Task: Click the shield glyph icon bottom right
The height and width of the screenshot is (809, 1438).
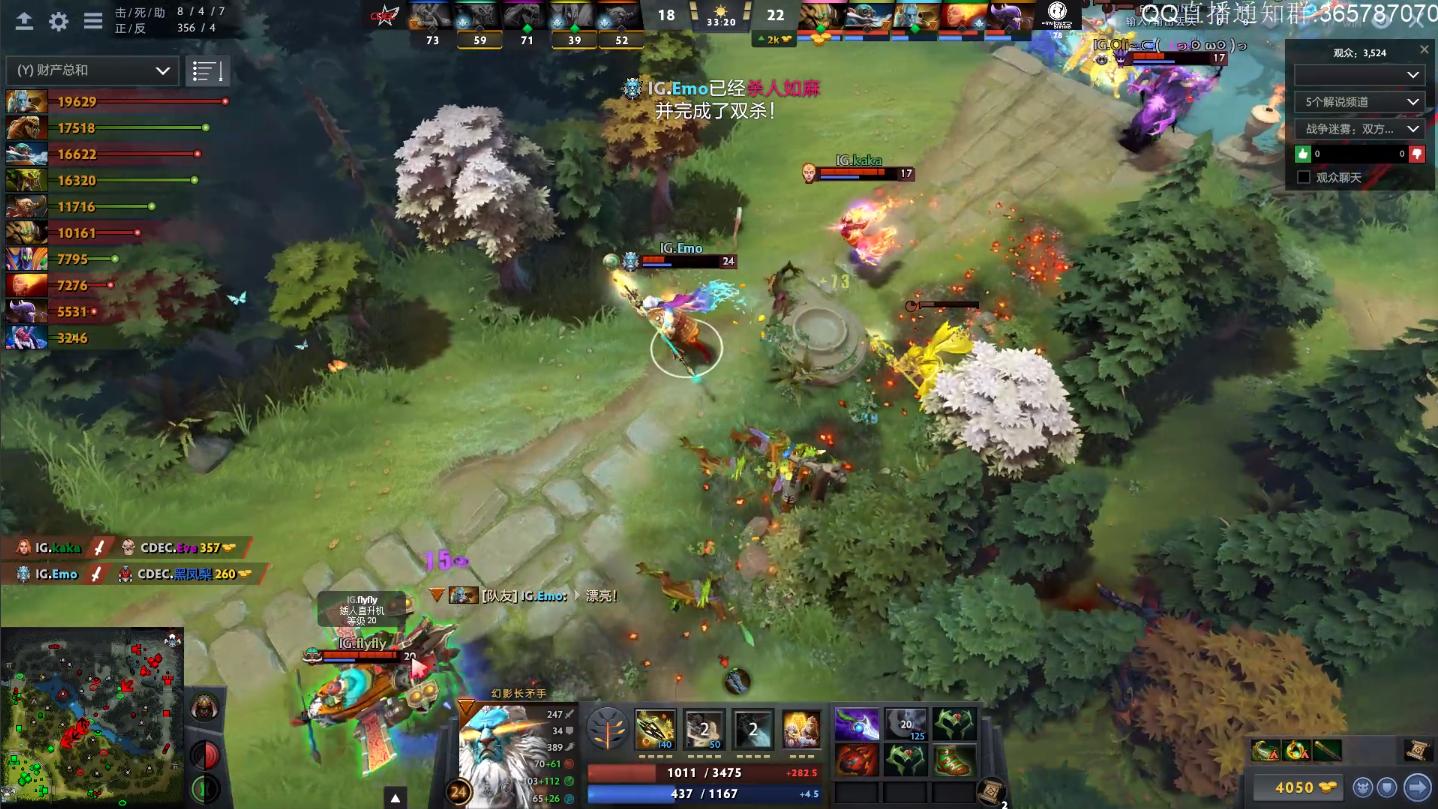Action: pyautogui.click(x=1387, y=787)
